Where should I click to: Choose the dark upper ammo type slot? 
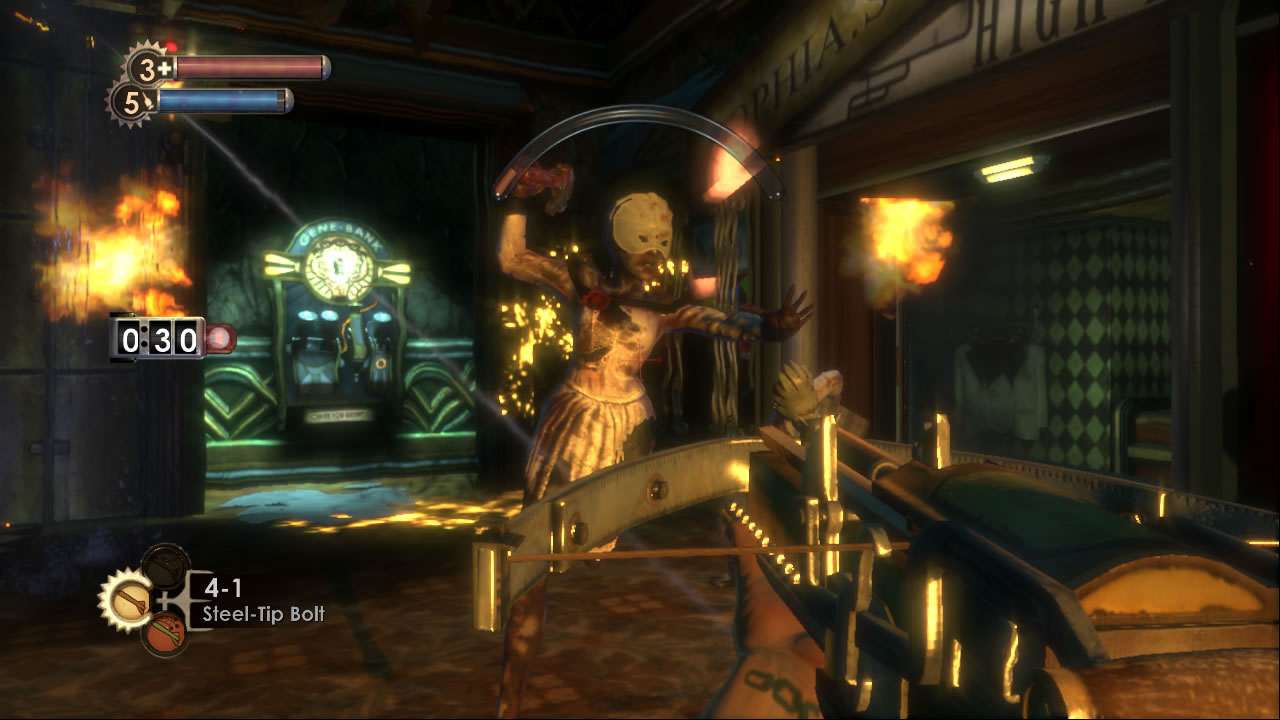point(164,567)
